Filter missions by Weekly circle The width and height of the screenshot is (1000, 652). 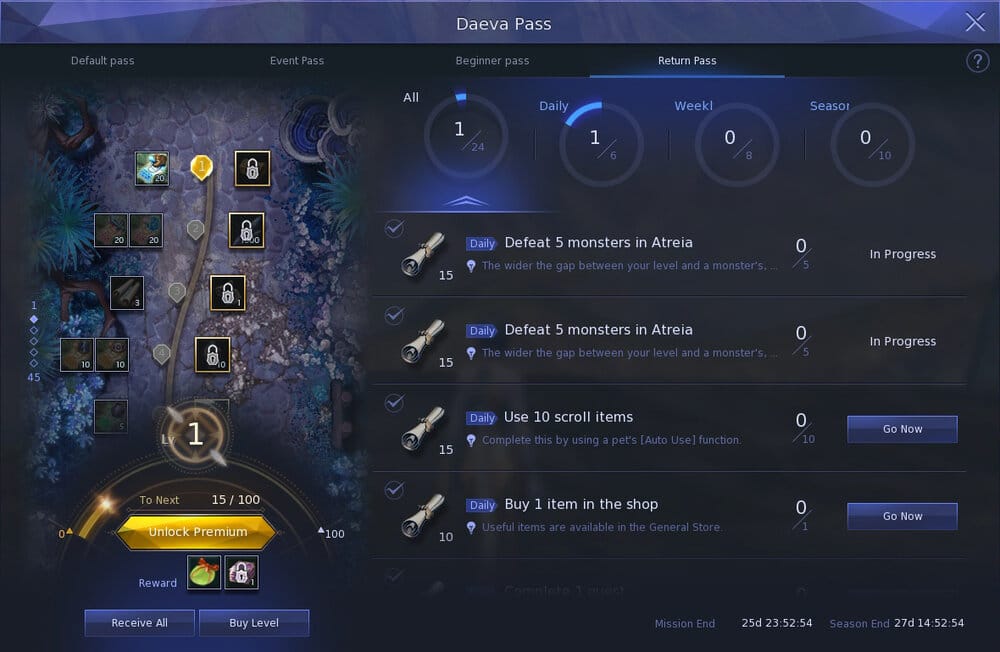click(x=736, y=143)
